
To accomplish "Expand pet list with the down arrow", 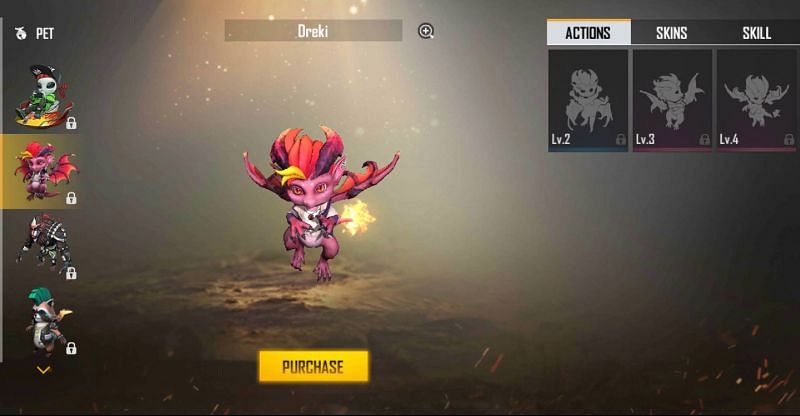I will click(x=42, y=370).
